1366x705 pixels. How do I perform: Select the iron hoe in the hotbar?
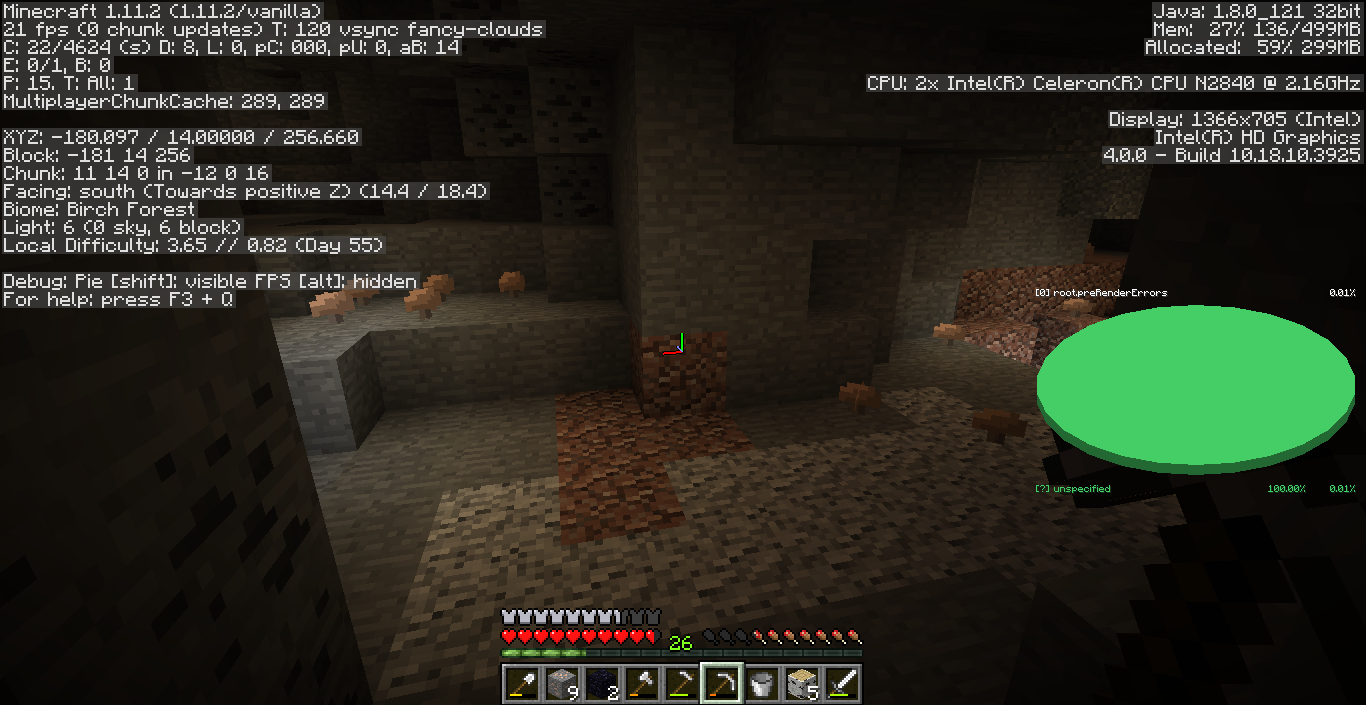[681, 684]
